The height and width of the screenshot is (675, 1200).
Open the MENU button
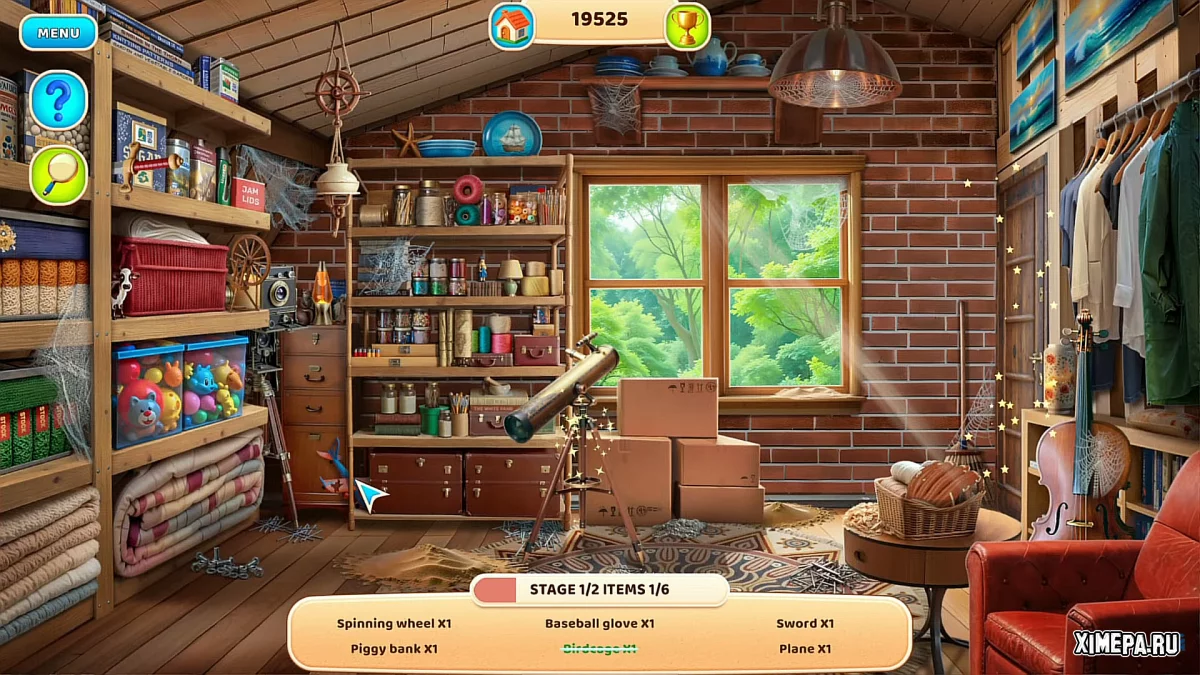58,32
